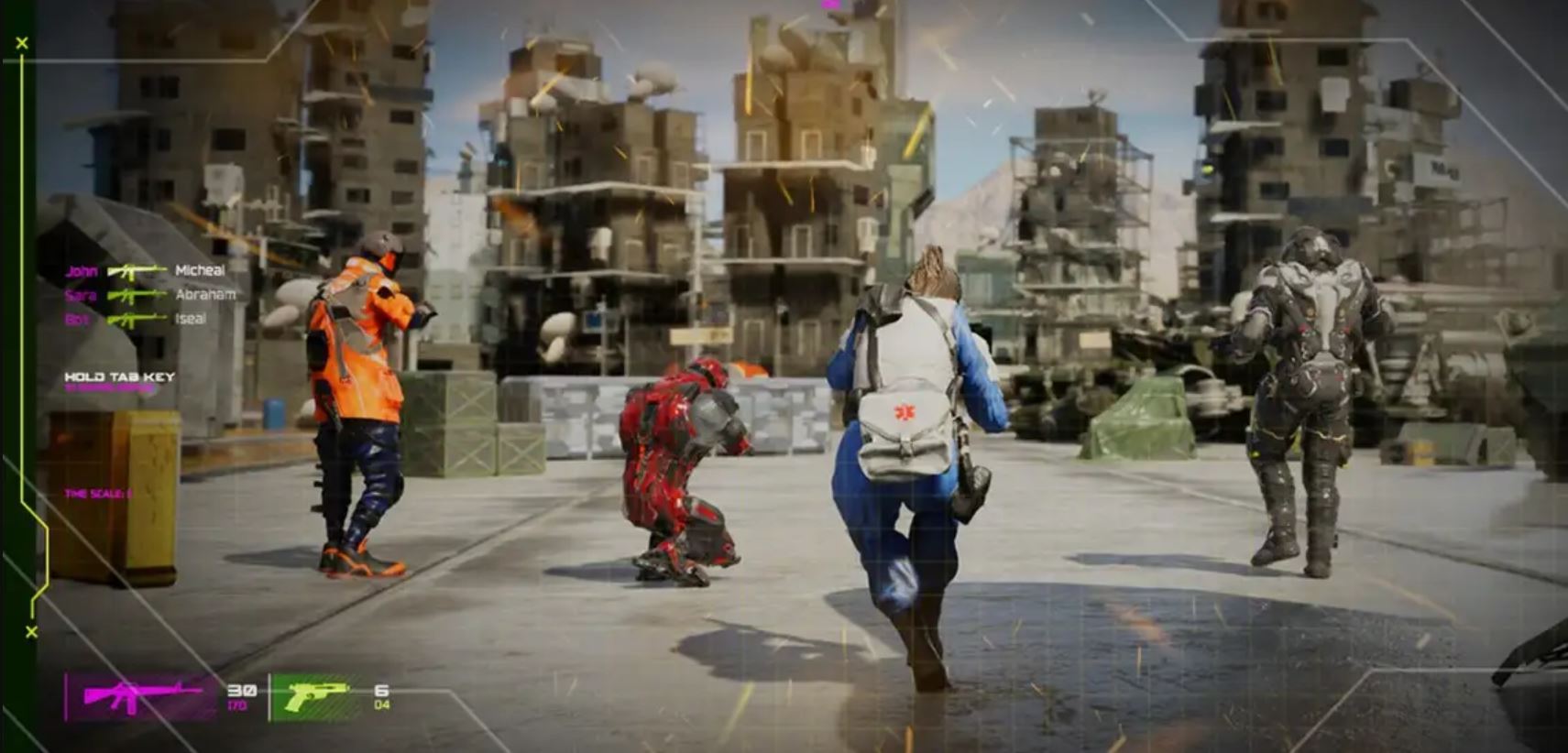Select the John and Micheal kill feed row
This screenshot has width=1568, height=753.
pyautogui.click(x=145, y=270)
